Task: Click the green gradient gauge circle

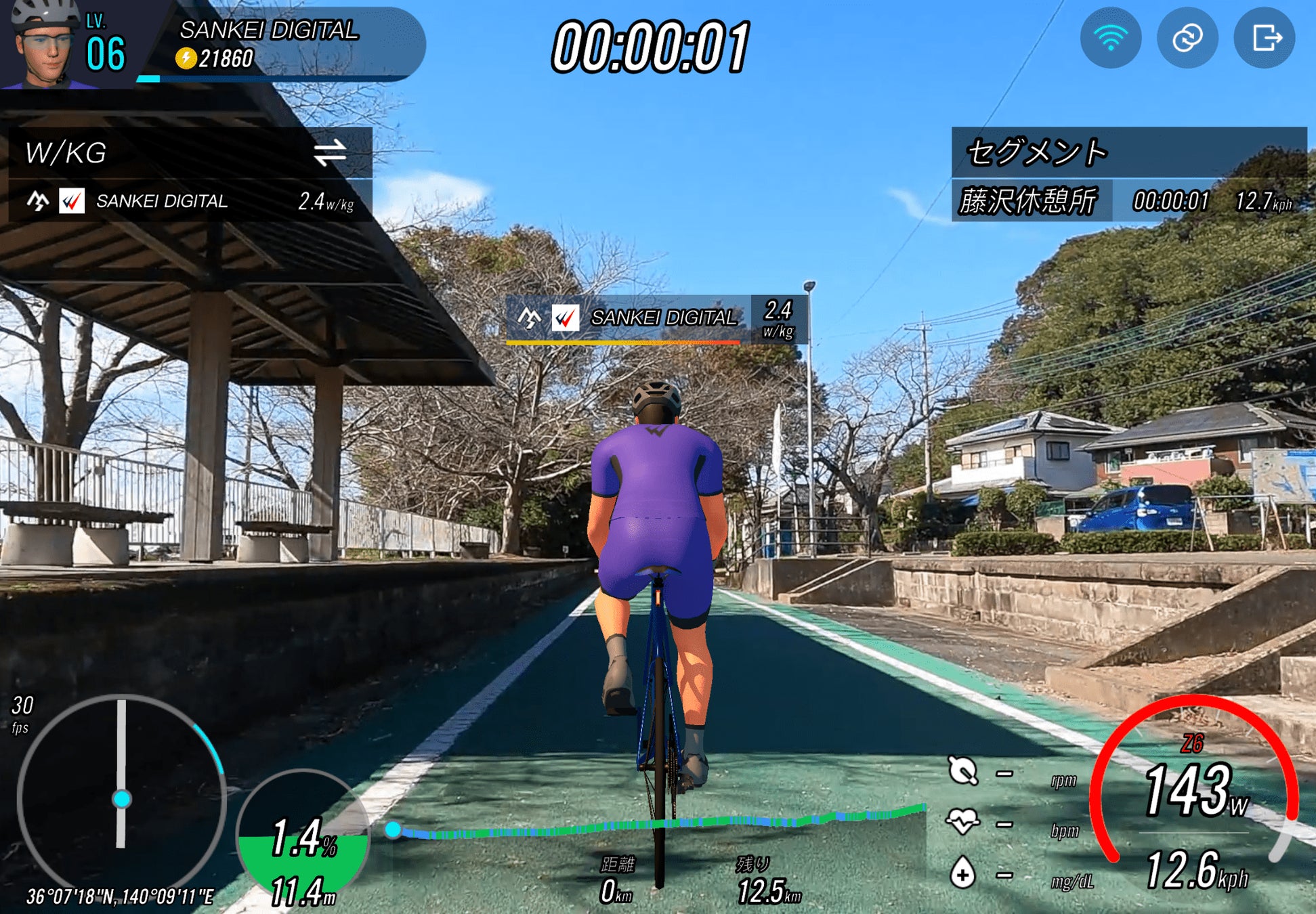Action: (x=303, y=840)
